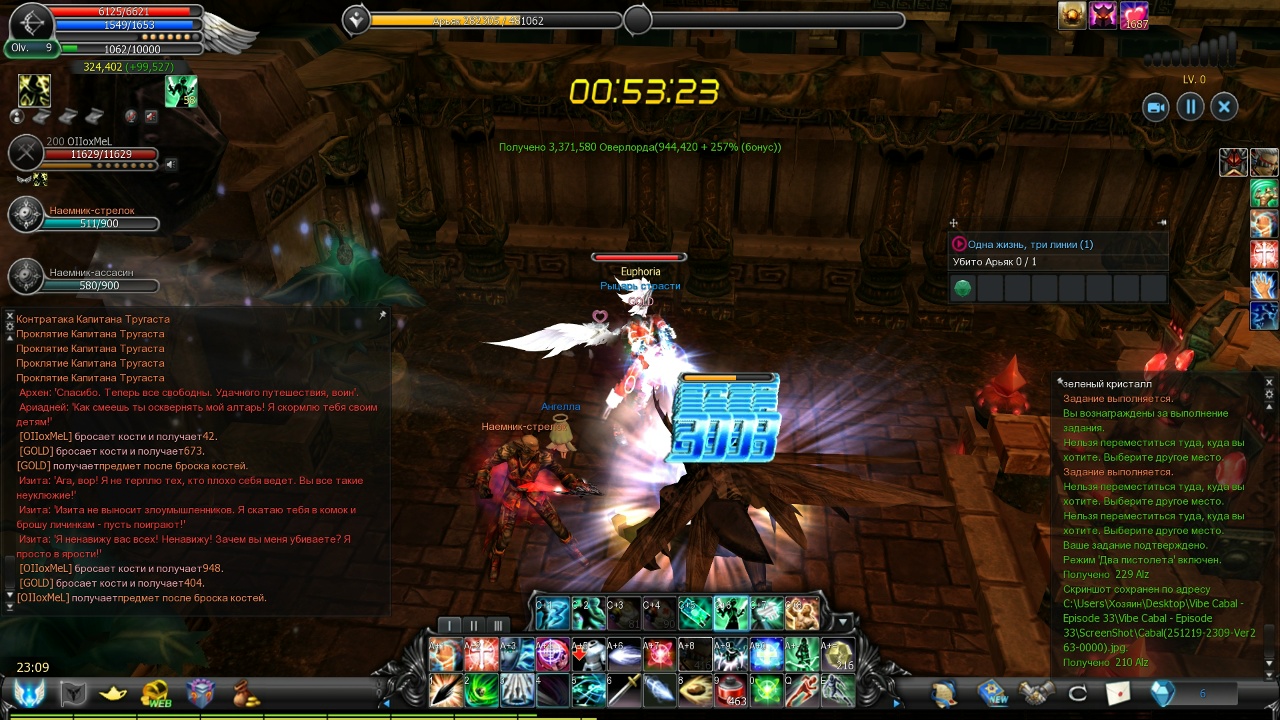The image size is (1280, 720).
Task: Open the quest 'Одна жизнь, три линии'
Action: (1030, 244)
